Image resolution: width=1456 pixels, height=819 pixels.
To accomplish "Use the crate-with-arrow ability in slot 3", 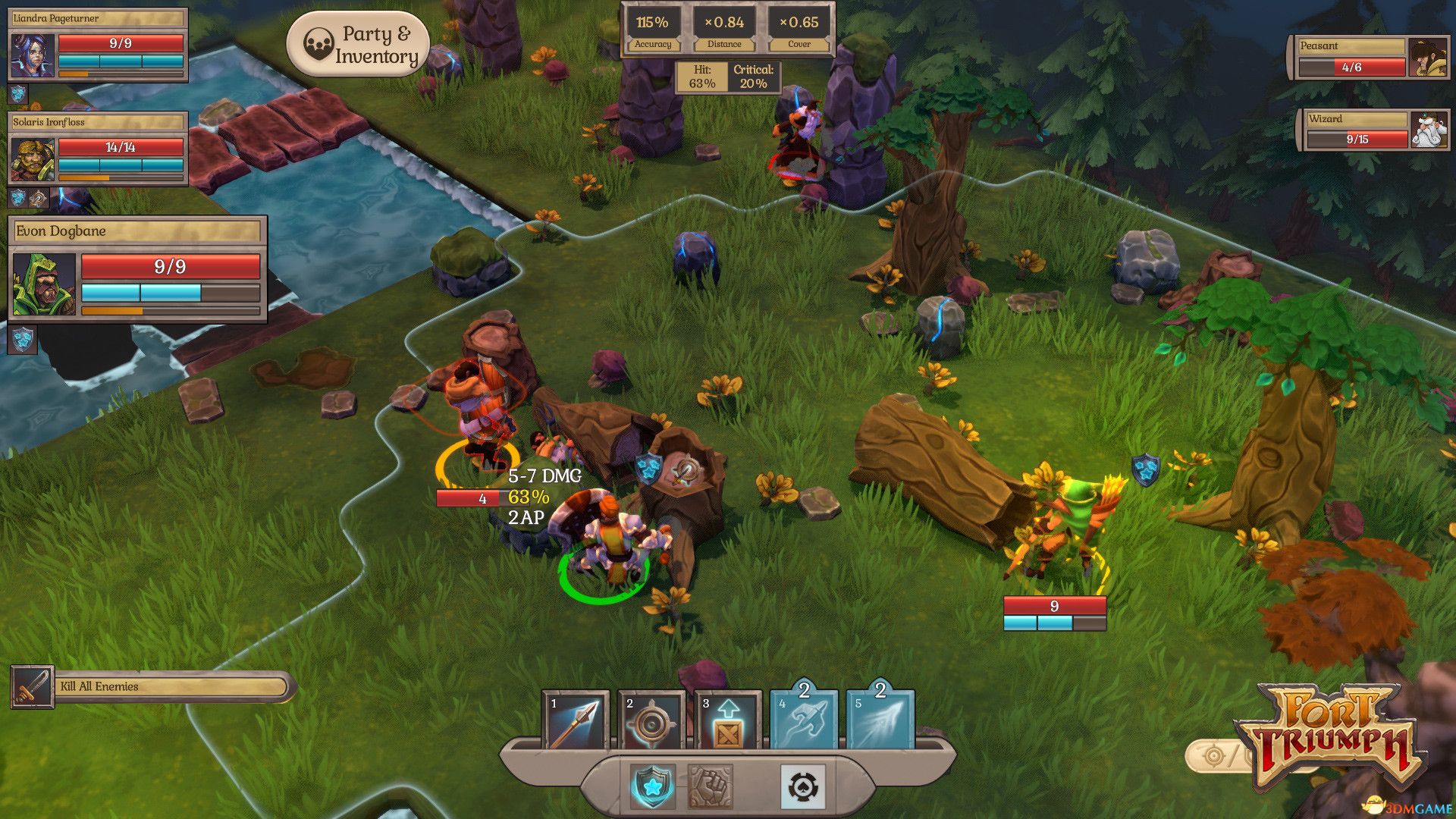I will (727, 721).
